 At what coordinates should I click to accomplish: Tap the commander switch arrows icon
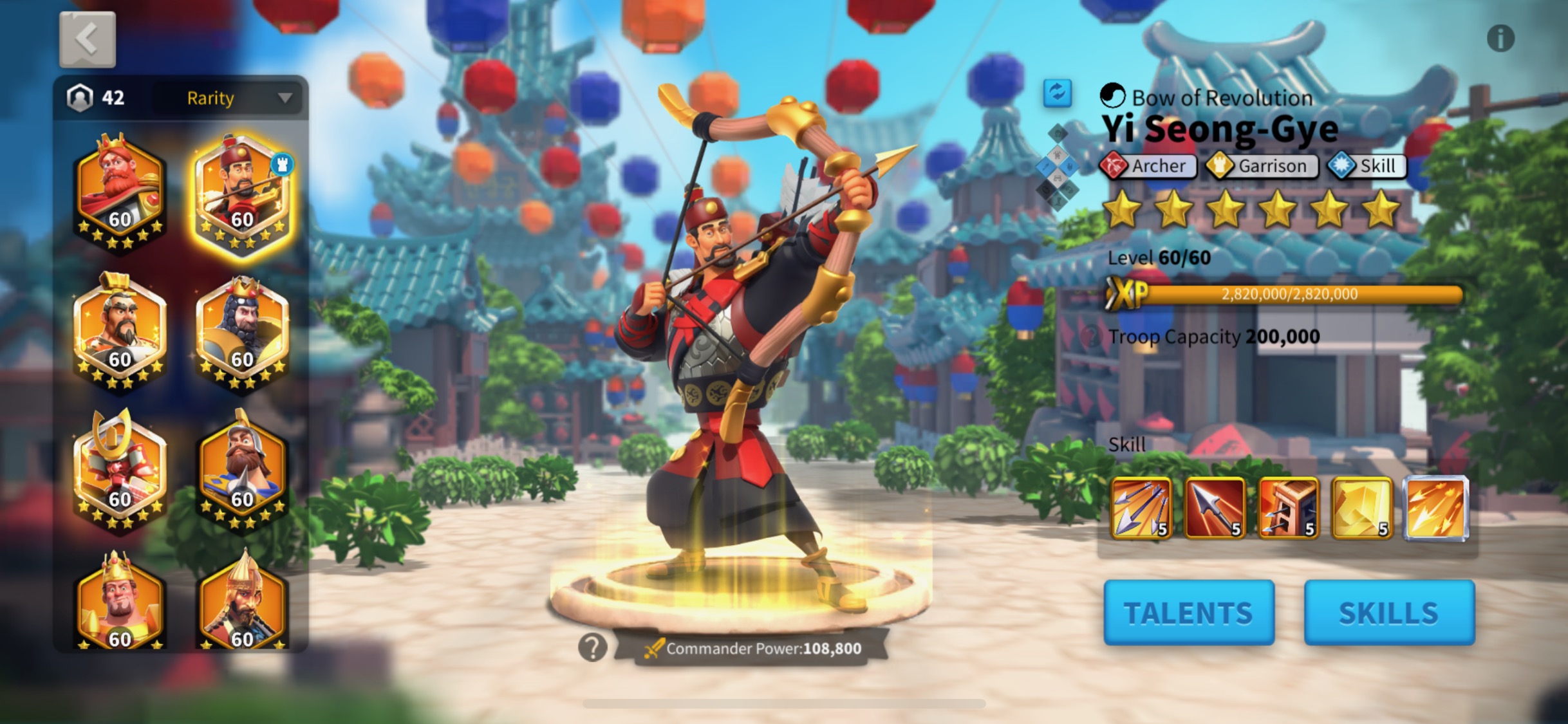(x=1057, y=93)
